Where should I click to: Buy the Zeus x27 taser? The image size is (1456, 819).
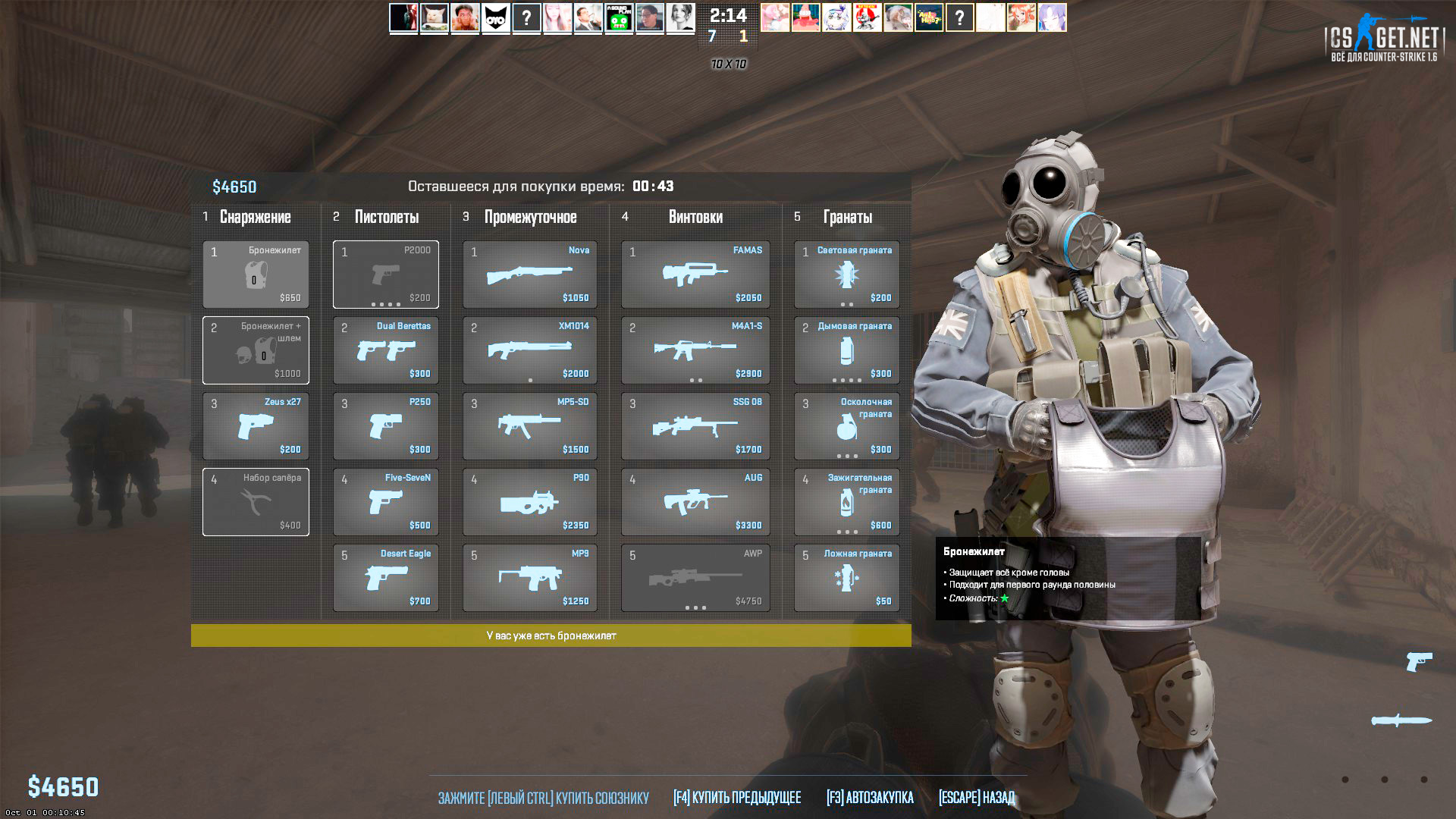pyautogui.click(x=256, y=426)
